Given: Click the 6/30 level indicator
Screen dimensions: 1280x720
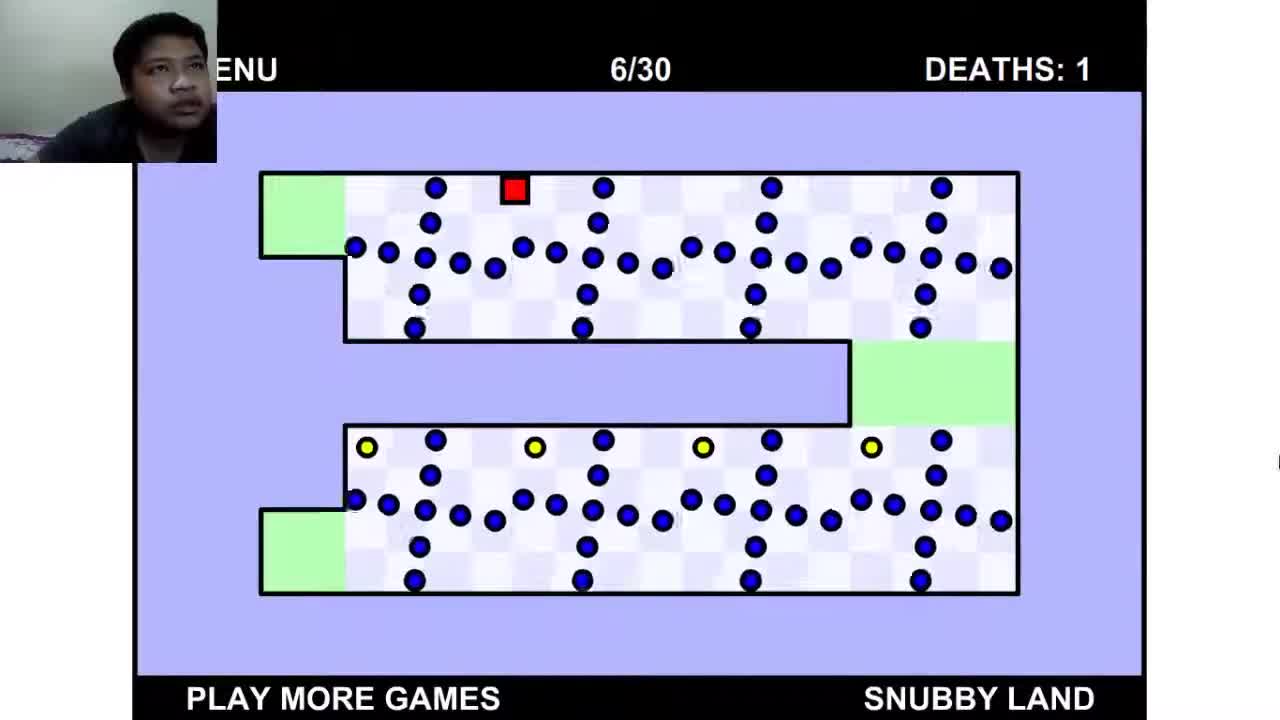Looking at the screenshot, I should click(641, 70).
